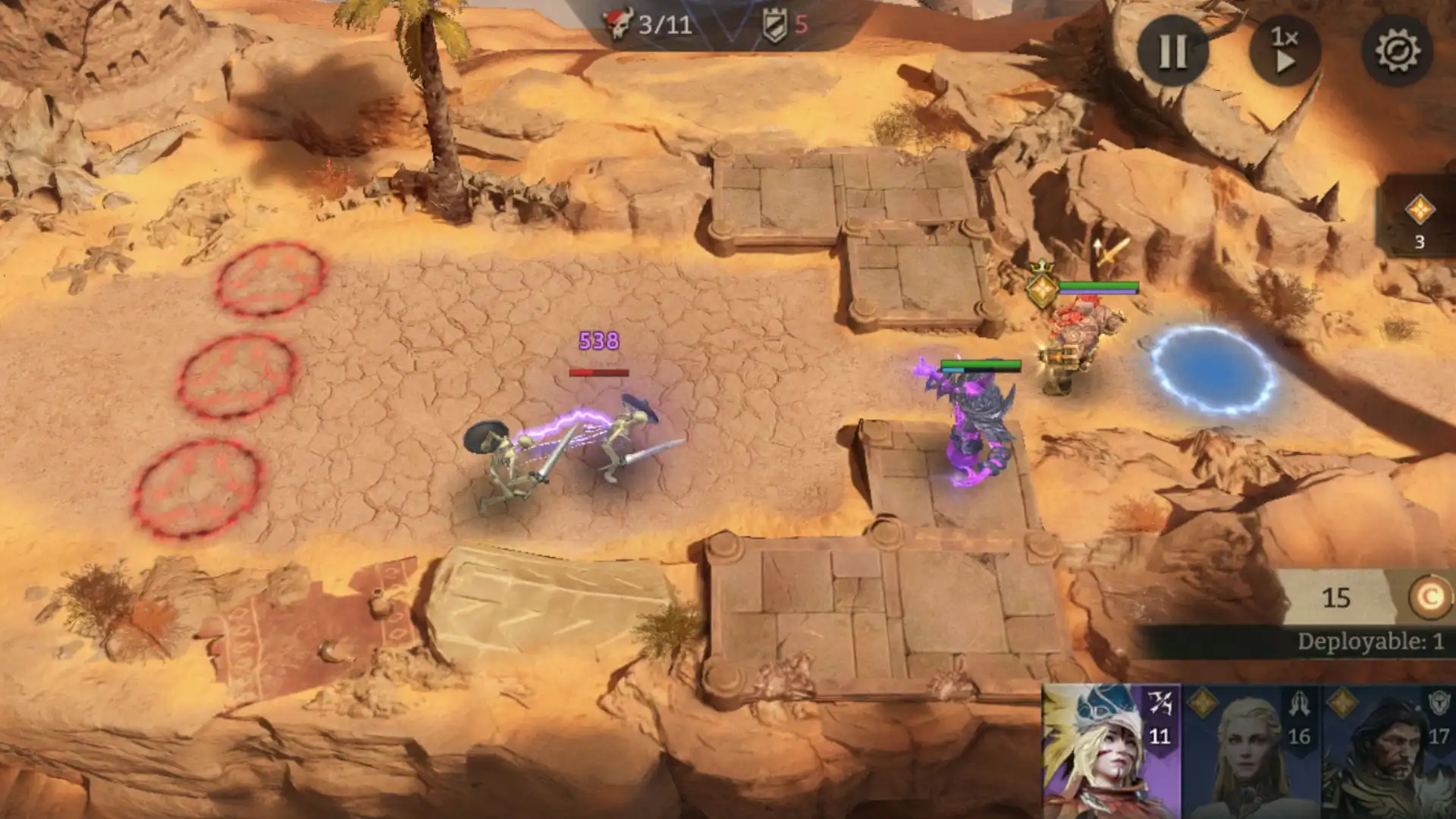Toggle the 1x game speed
The image size is (1456, 819).
point(1287,49)
